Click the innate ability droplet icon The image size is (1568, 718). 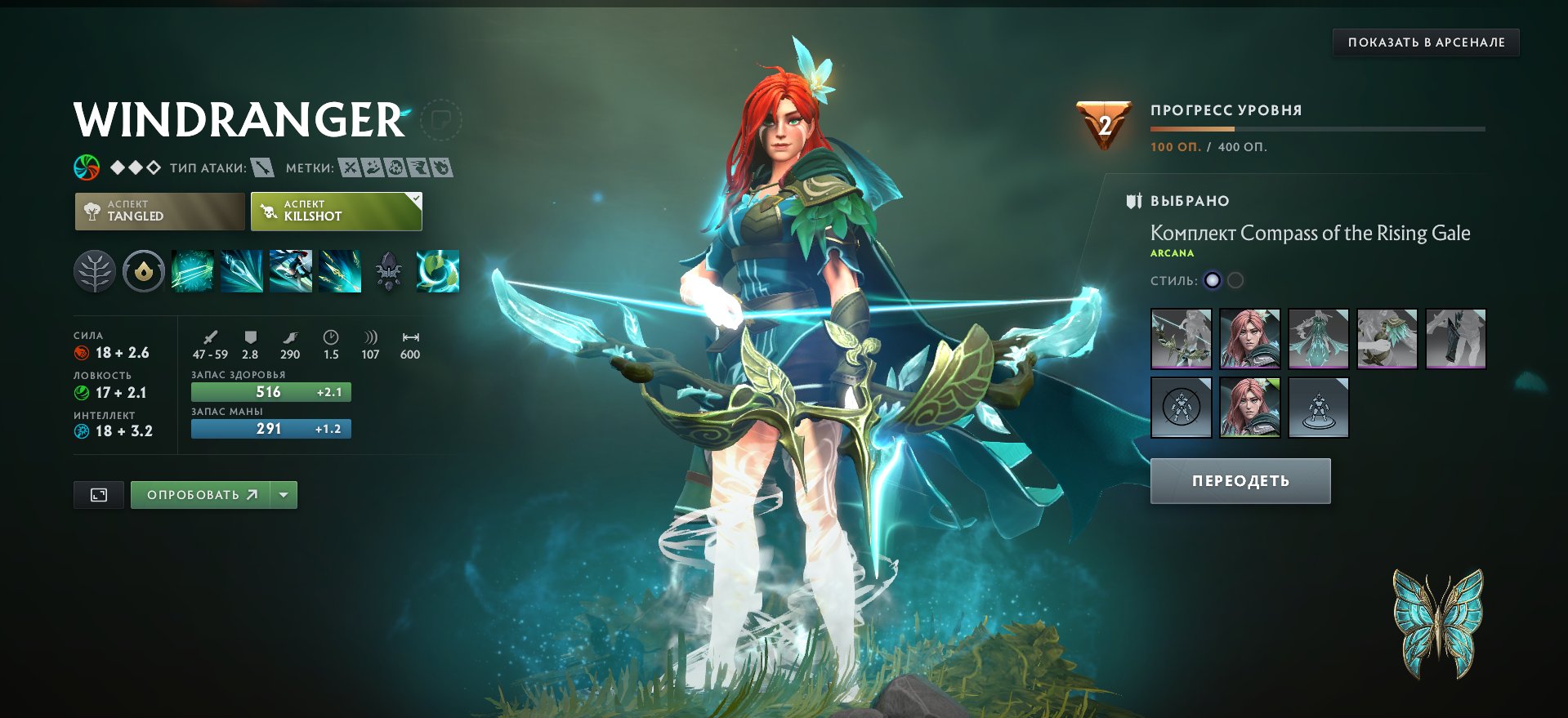coord(145,271)
